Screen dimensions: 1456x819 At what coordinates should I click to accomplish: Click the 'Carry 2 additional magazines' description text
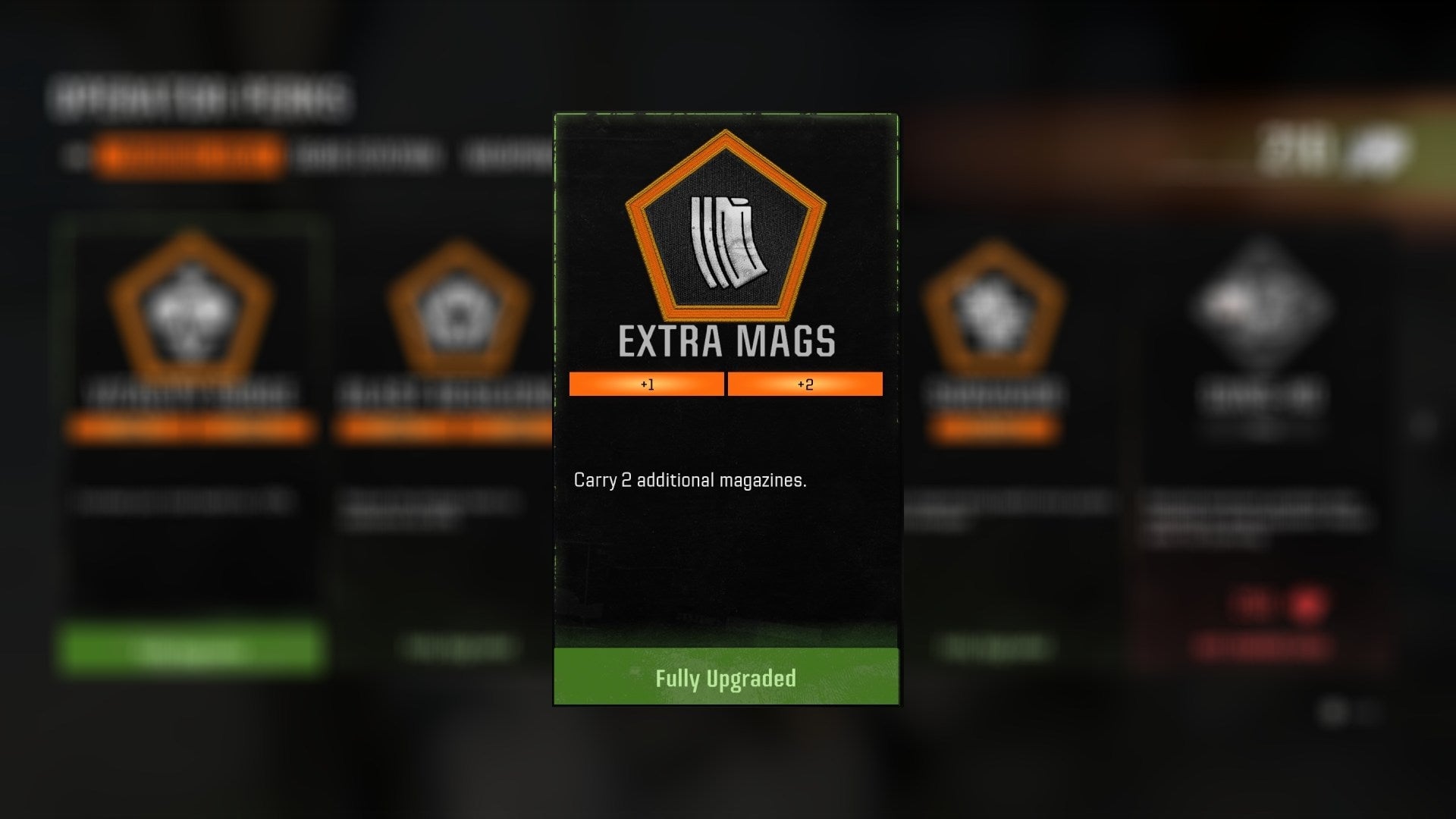point(689,479)
